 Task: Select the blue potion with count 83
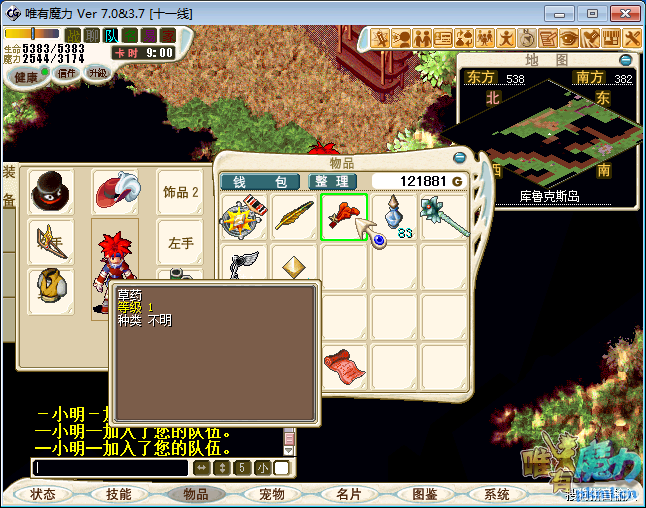[393, 217]
